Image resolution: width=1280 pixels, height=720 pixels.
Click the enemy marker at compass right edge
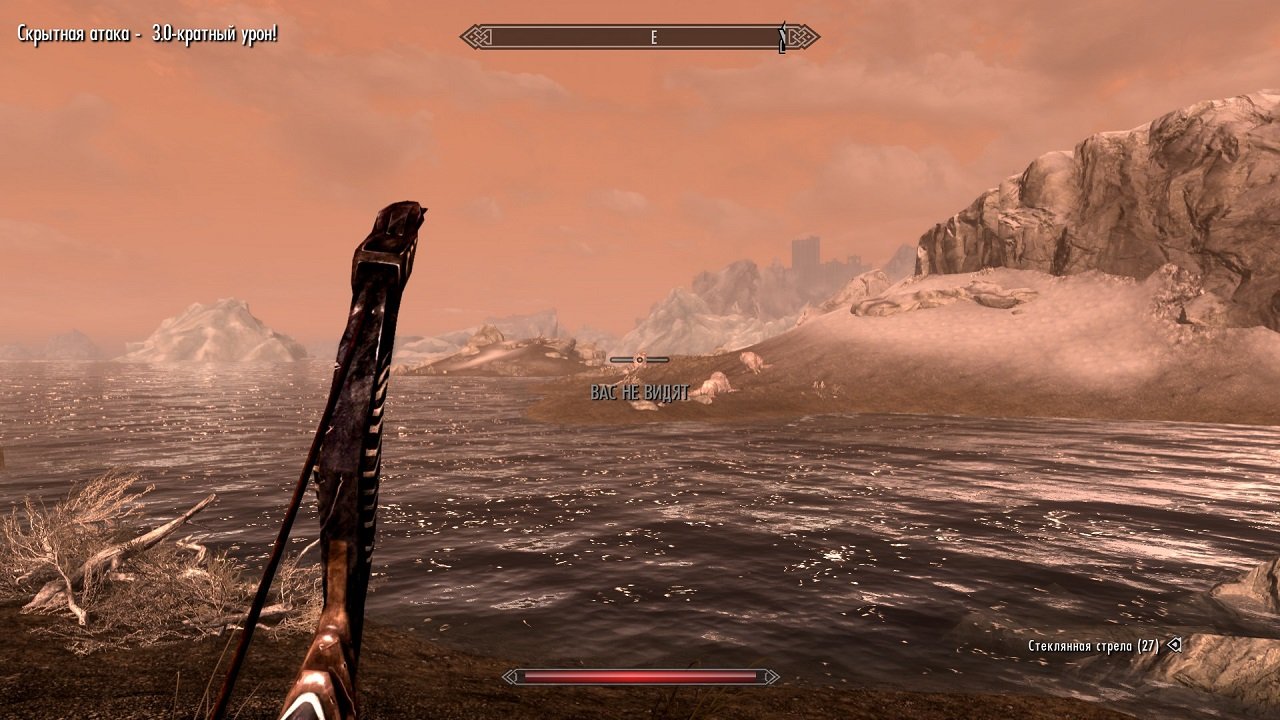click(781, 36)
